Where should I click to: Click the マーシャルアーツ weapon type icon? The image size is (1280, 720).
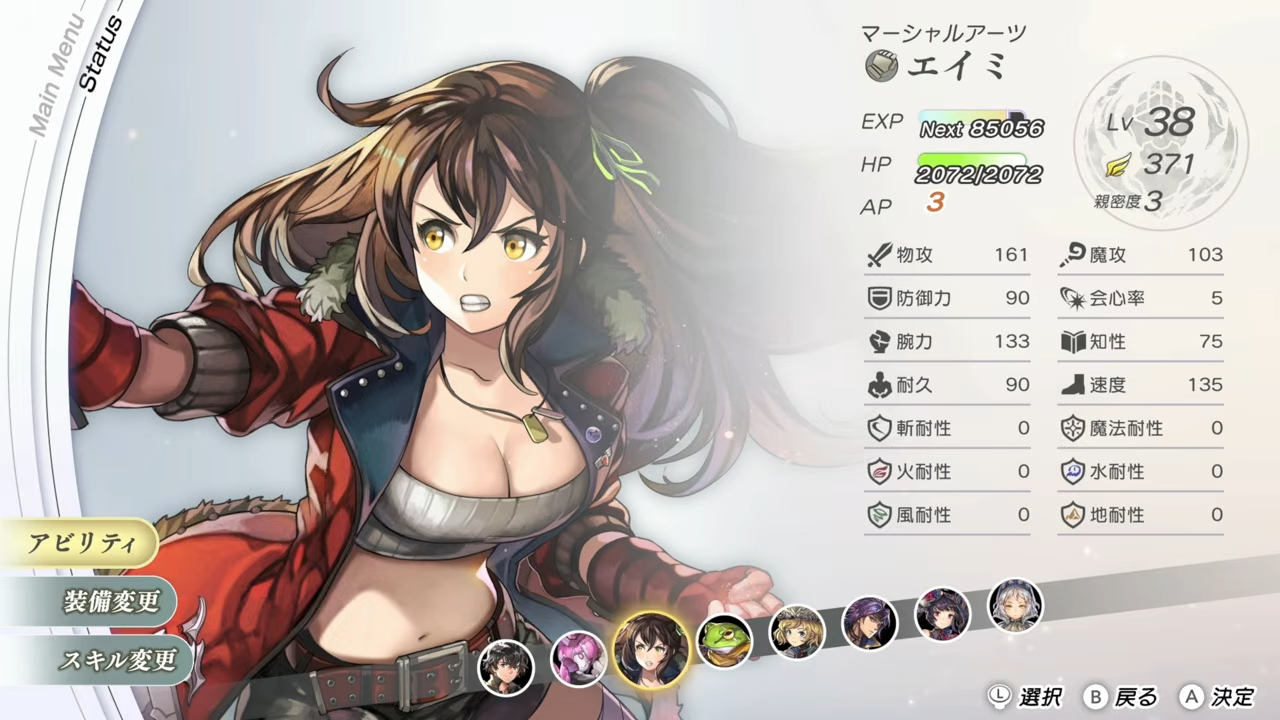pos(880,64)
